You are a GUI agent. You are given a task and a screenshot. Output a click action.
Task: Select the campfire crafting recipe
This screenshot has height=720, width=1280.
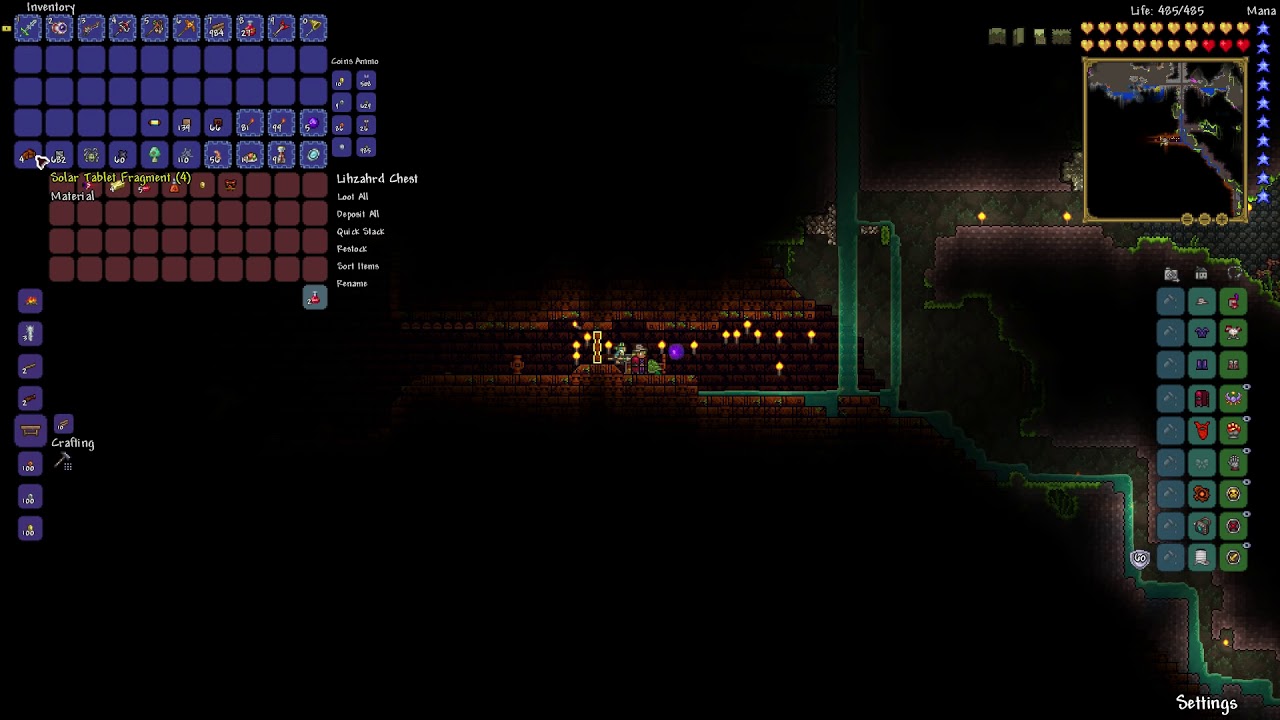point(30,301)
